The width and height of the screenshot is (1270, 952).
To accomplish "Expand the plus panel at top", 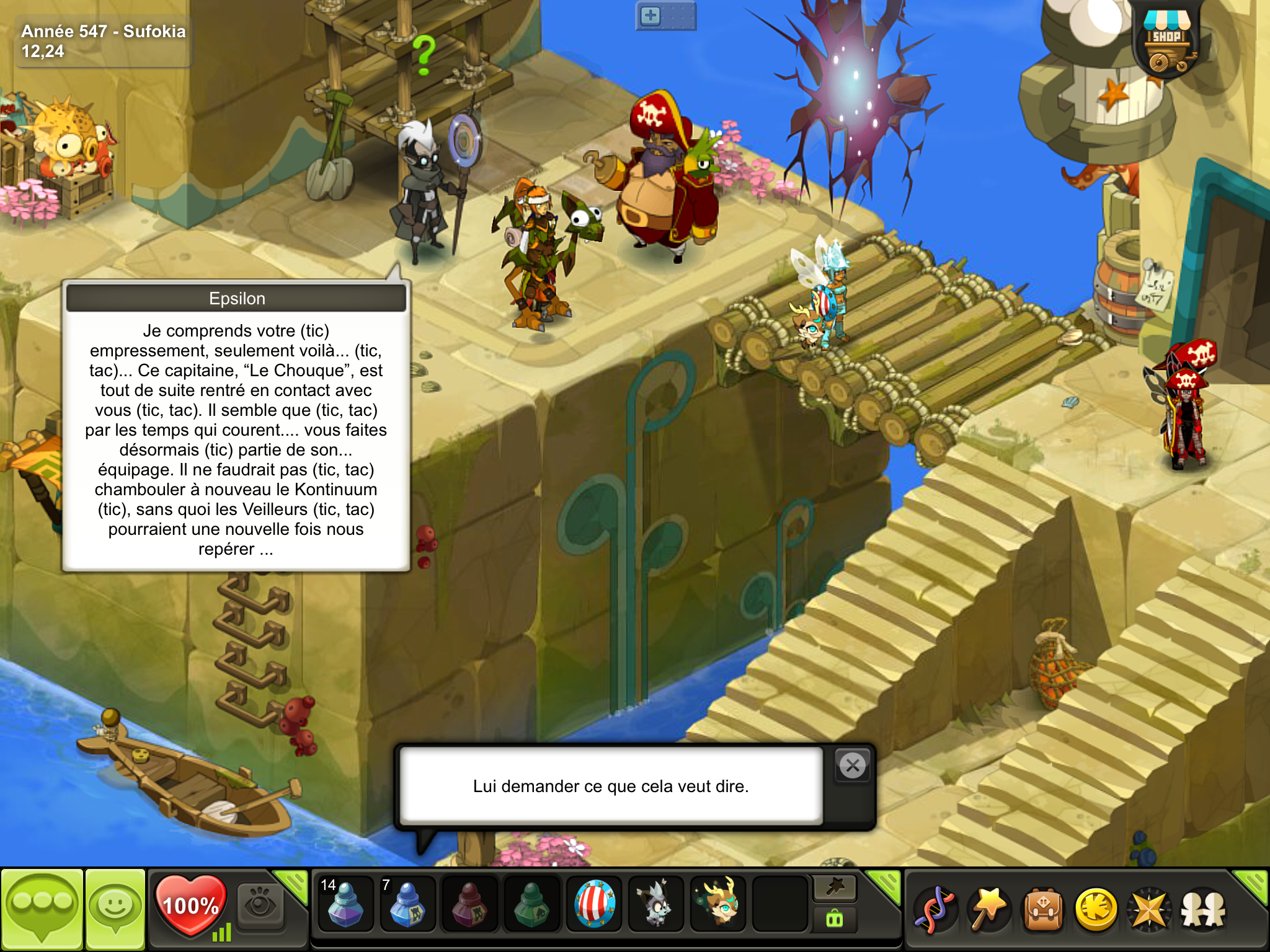I will click(x=651, y=16).
